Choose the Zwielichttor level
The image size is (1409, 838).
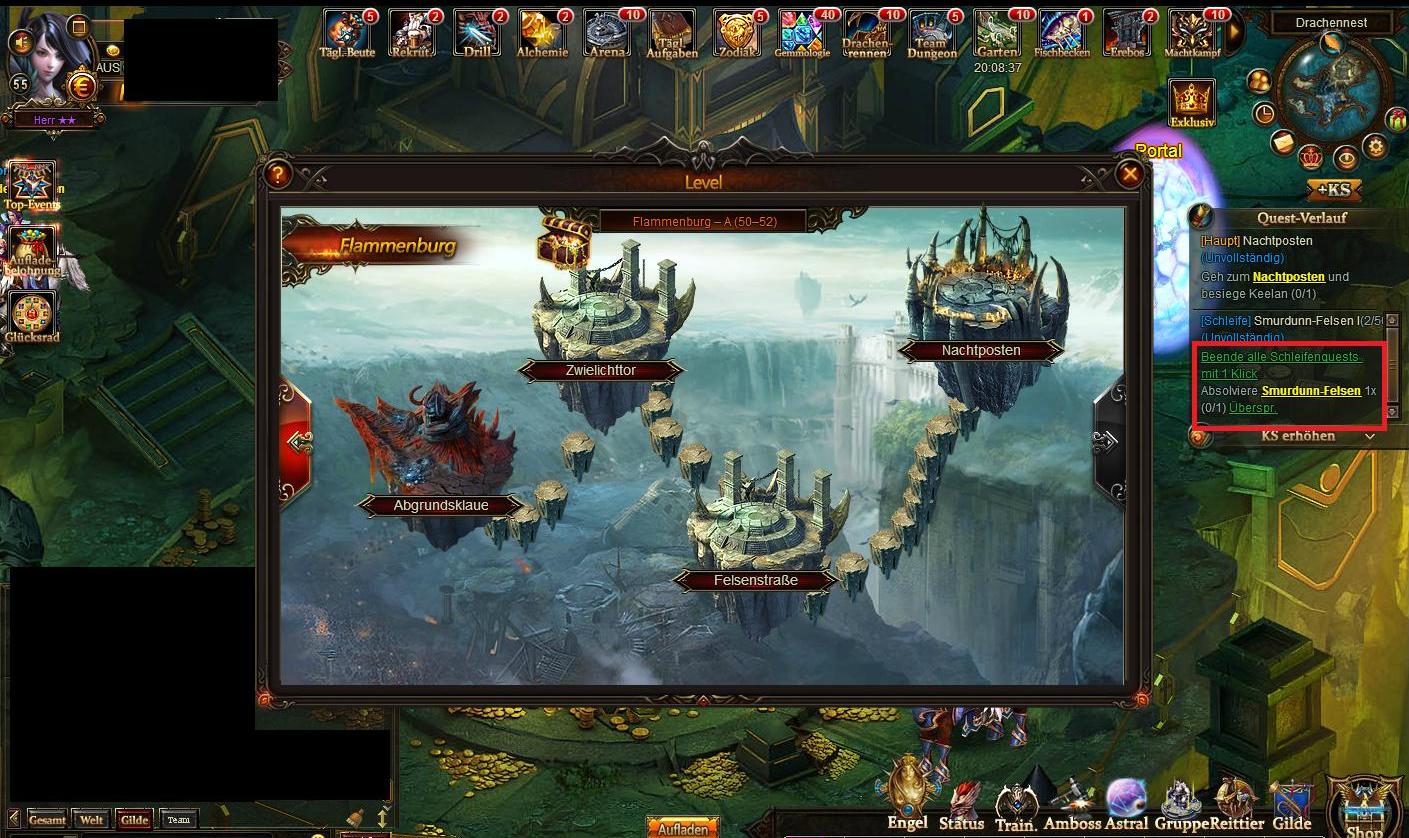600,370
